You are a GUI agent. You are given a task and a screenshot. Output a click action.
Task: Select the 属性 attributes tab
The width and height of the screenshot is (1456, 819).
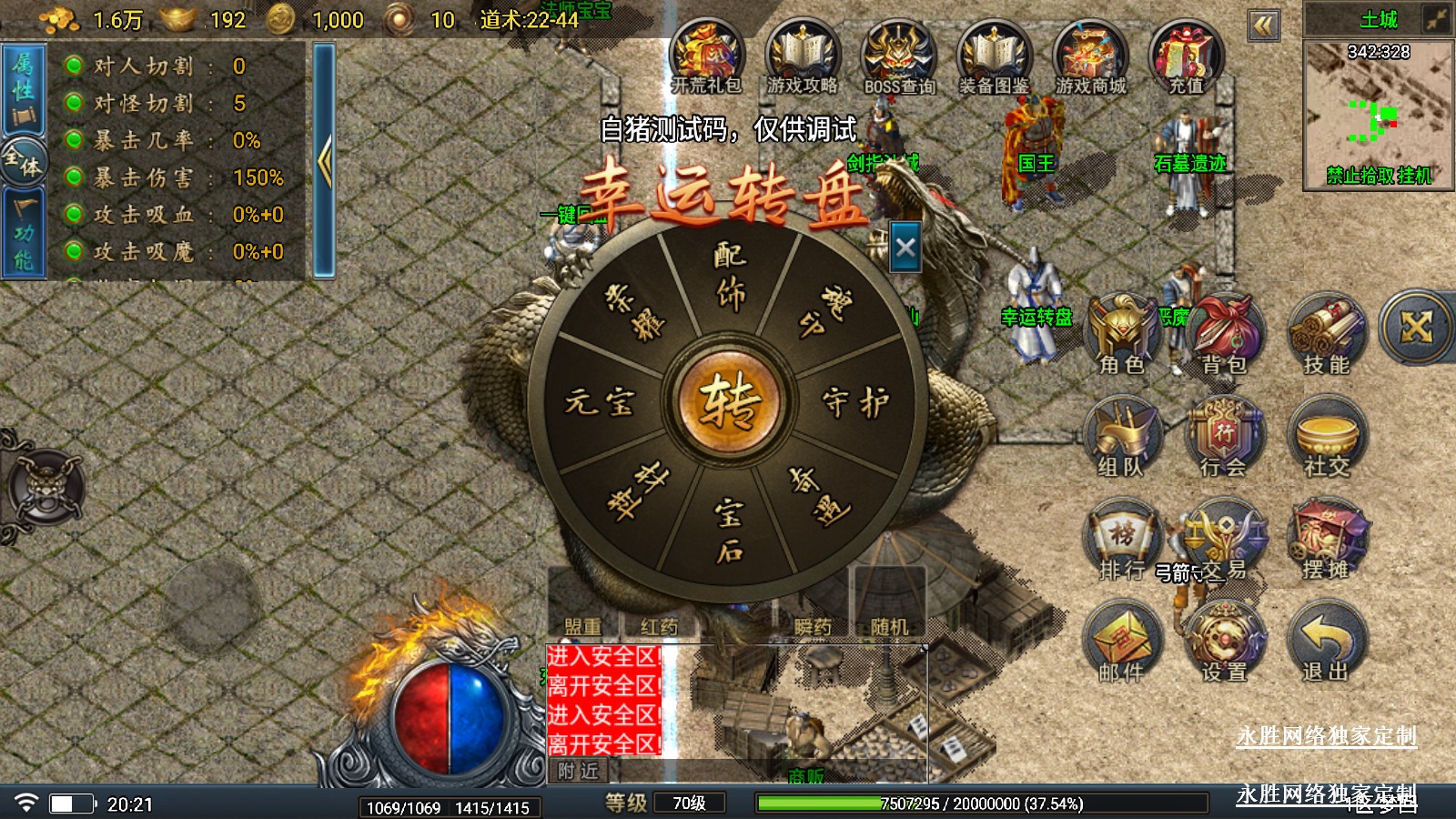24,89
